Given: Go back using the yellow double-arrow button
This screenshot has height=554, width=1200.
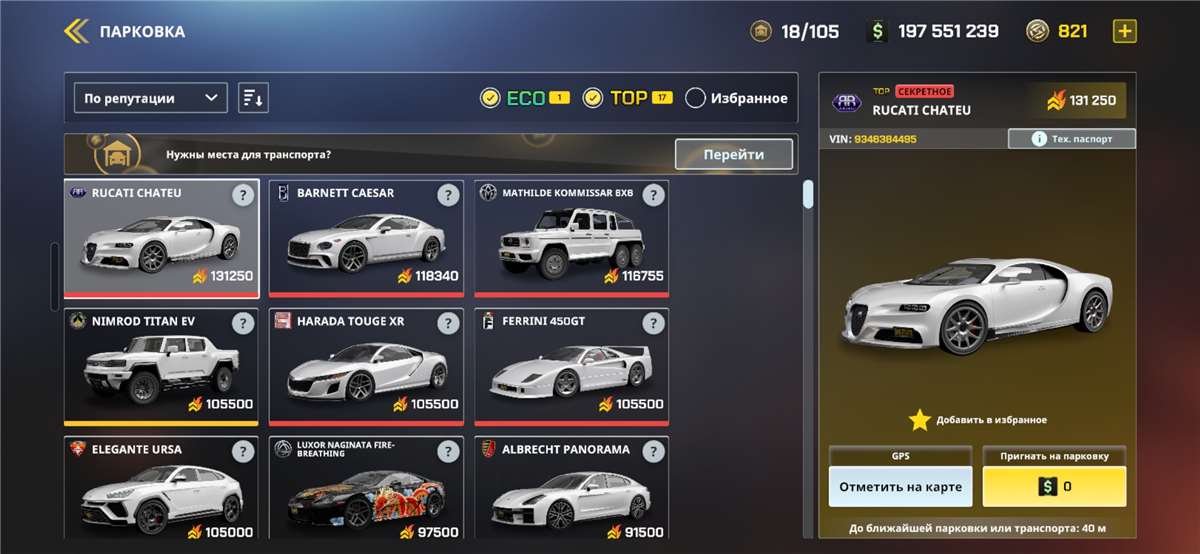Looking at the screenshot, I should point(77,31).
